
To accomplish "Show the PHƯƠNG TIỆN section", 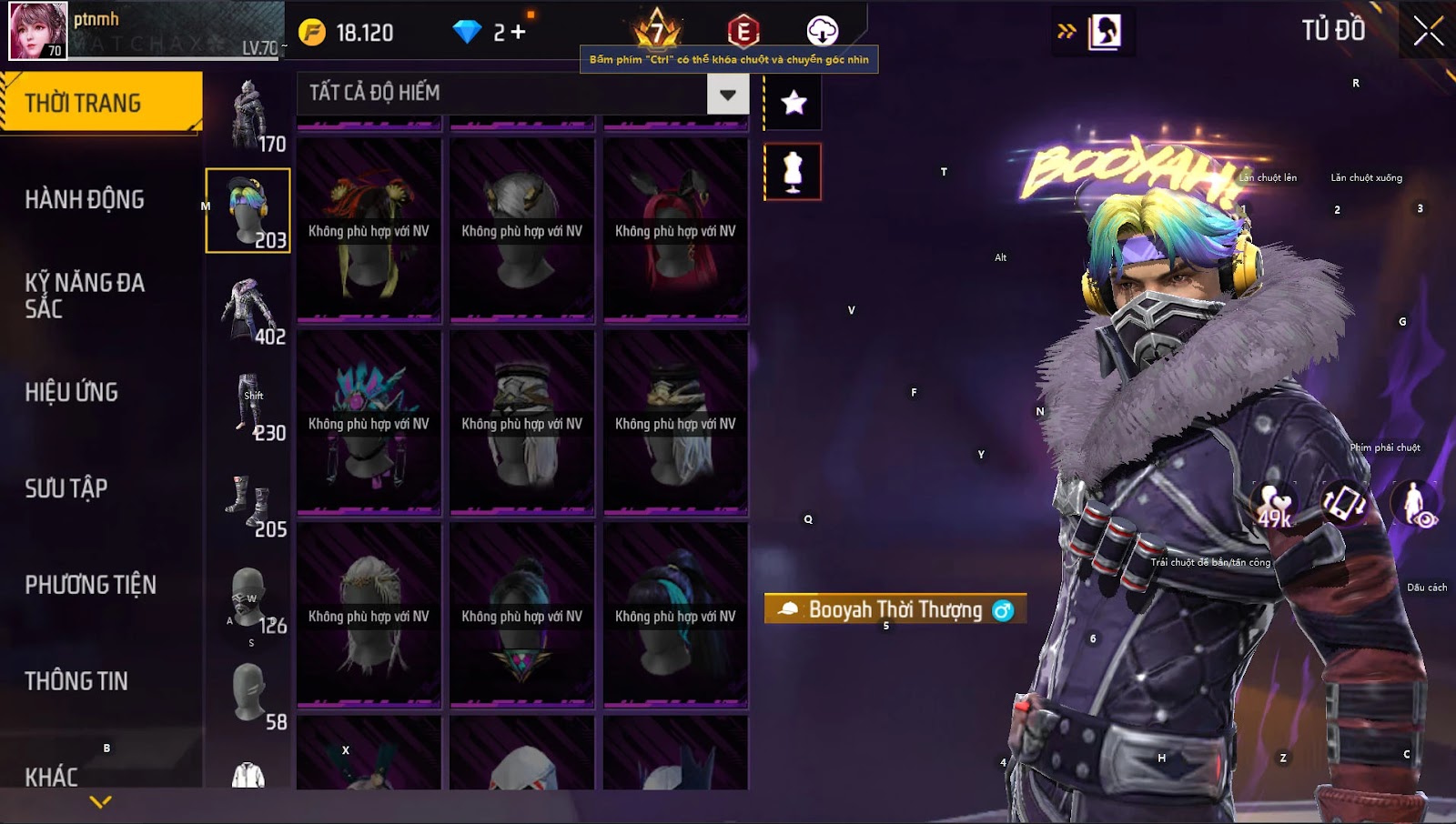I will [x=91, y=585].
